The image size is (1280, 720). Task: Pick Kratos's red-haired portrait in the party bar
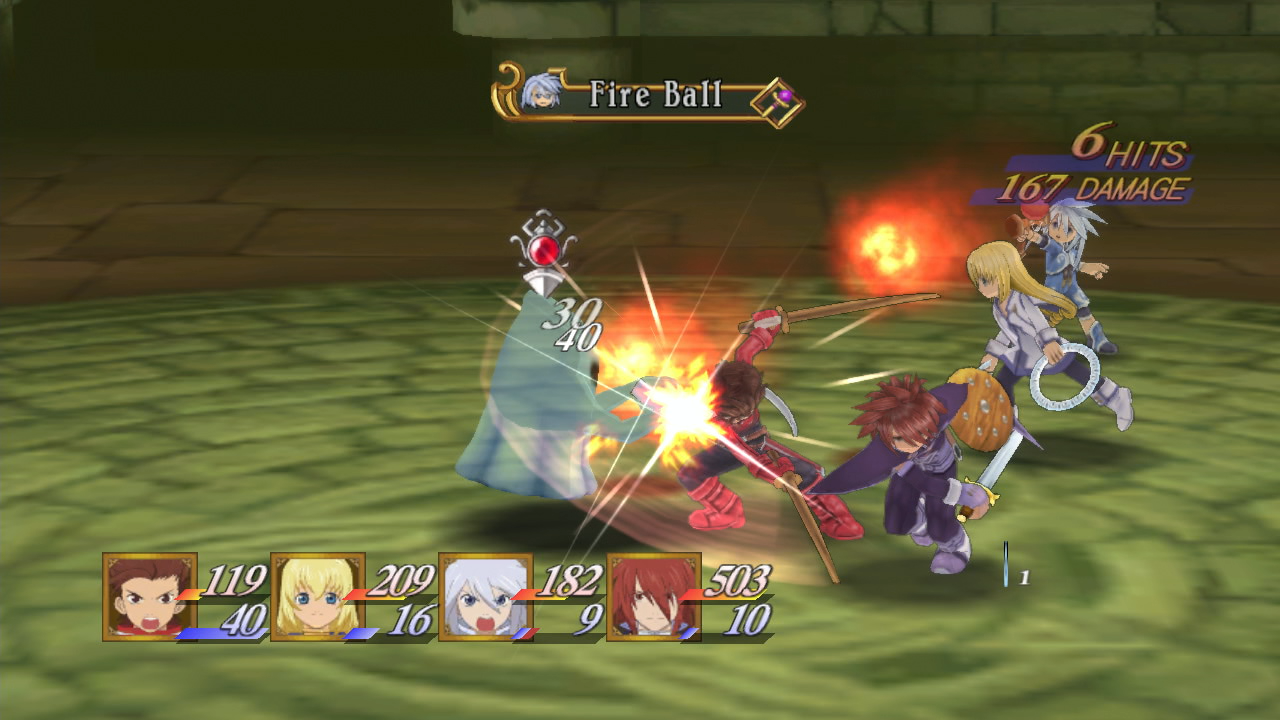pyautogui.click(x=654, y=597)
